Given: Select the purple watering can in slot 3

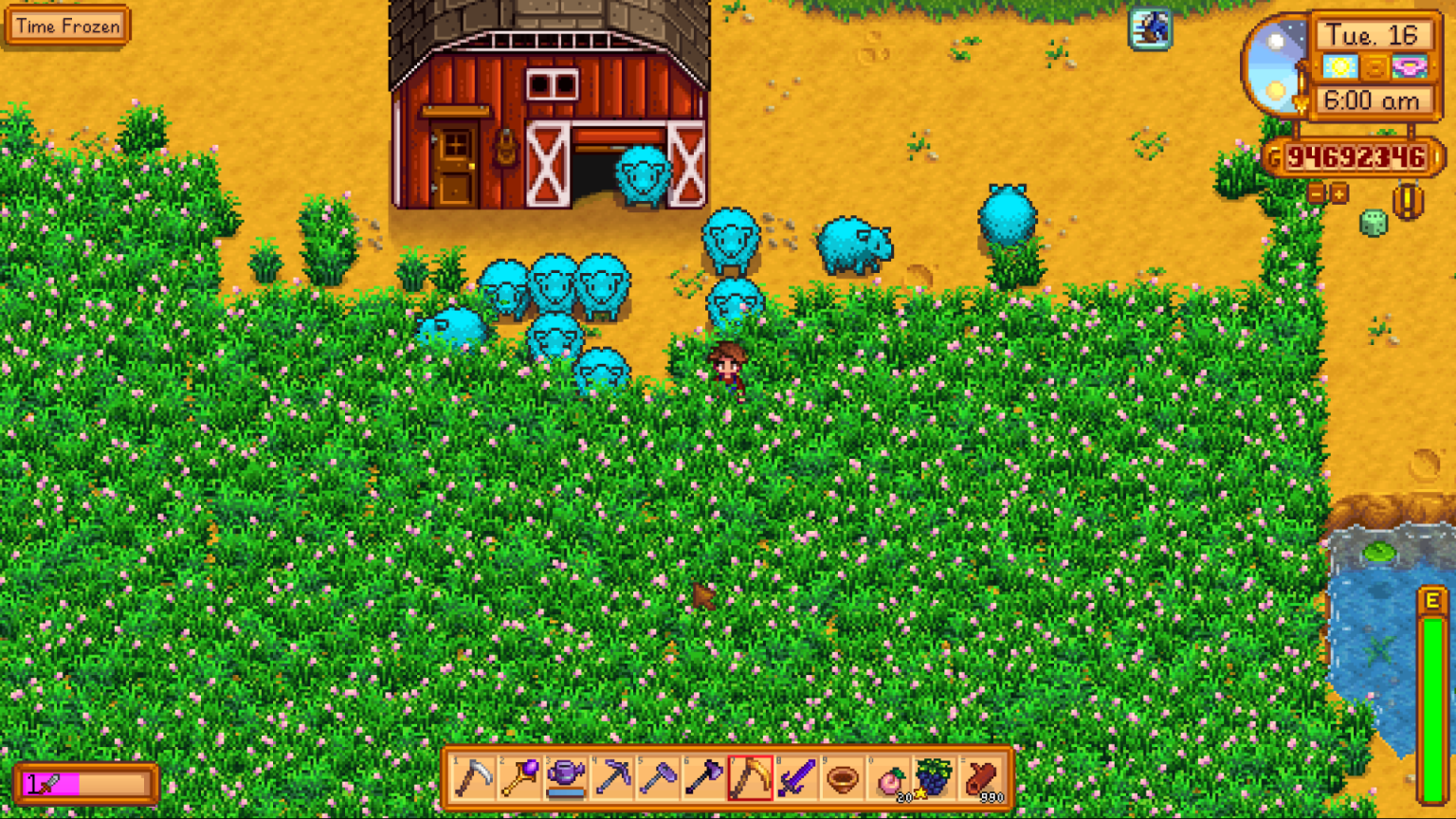Looking at the screenshot, I should pyautogui.click(x=568, y=779).
